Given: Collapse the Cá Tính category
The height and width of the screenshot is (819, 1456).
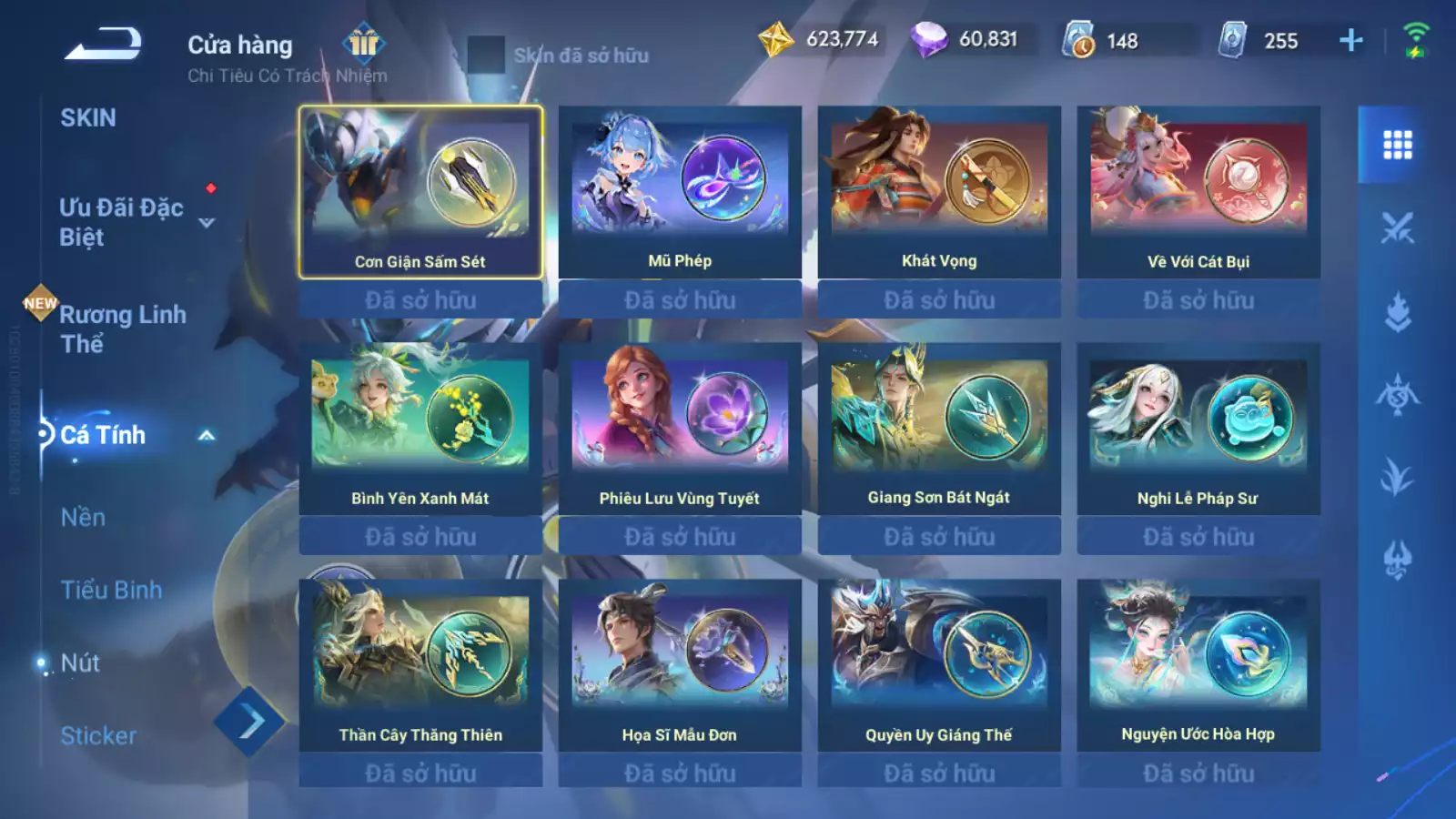Looking at the screenshot, I should 207,436.
